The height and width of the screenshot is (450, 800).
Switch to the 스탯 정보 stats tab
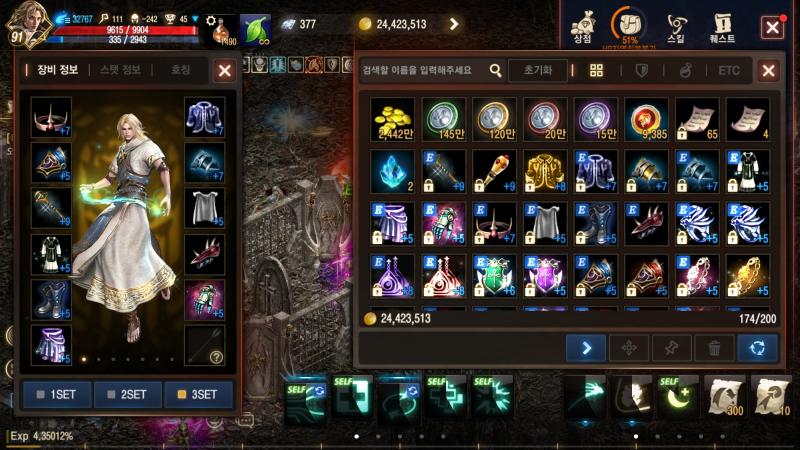[x=119, y=70]
